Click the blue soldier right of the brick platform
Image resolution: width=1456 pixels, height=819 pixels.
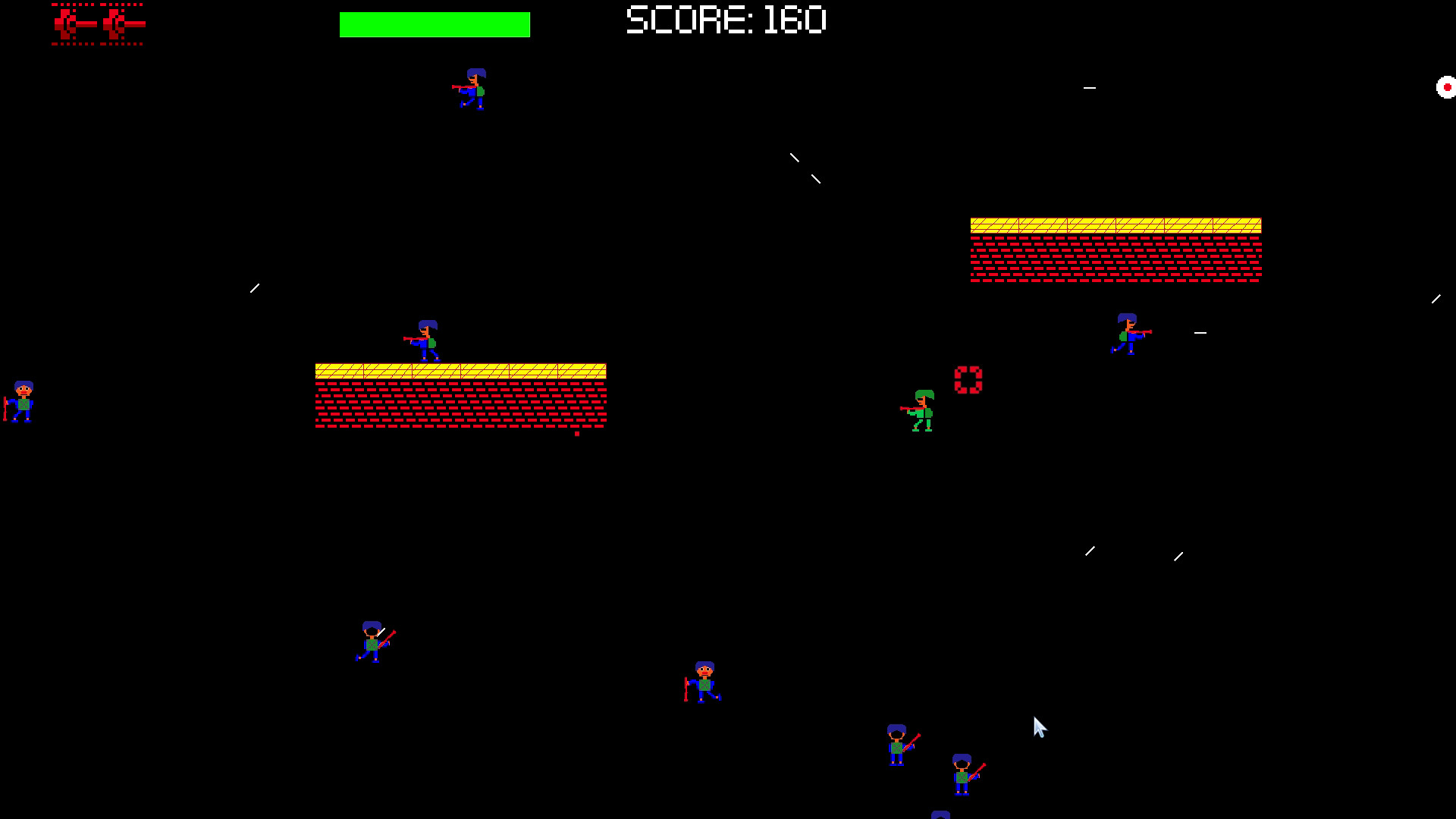[1125, 334]
